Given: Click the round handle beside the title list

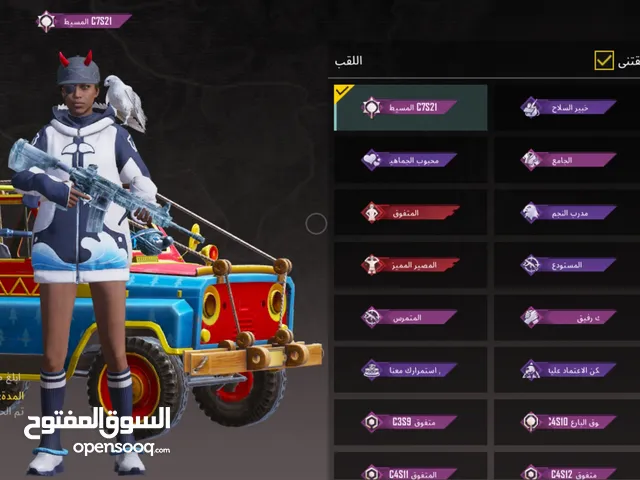Looking at the screenshot, I should click(316, 224).
